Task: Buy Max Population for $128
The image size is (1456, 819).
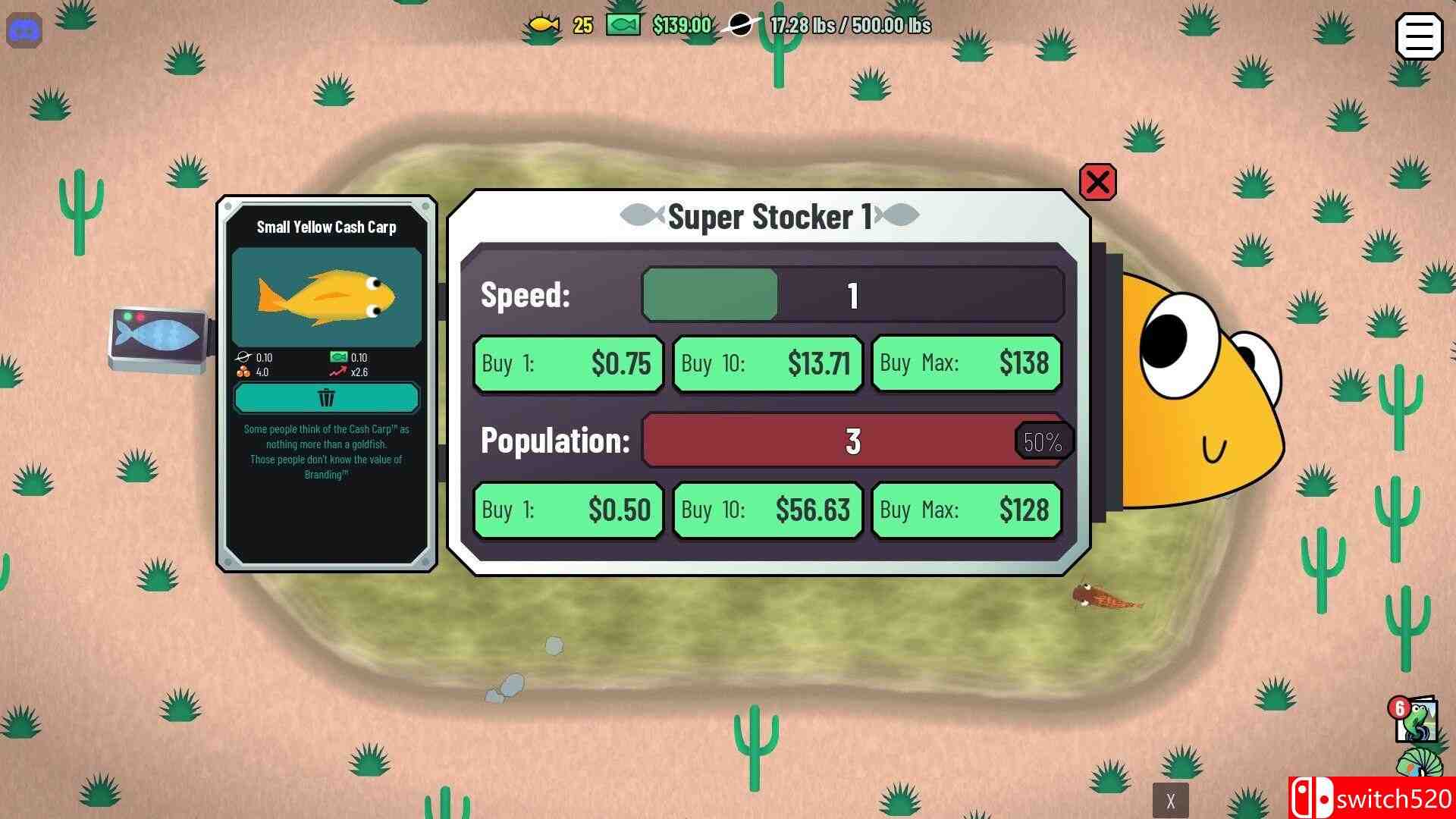Action: 966,510
